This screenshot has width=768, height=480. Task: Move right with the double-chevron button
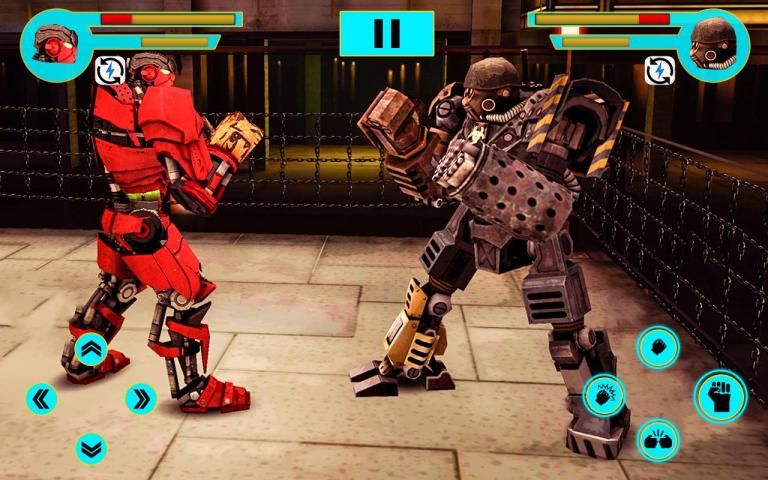(141, 399)
